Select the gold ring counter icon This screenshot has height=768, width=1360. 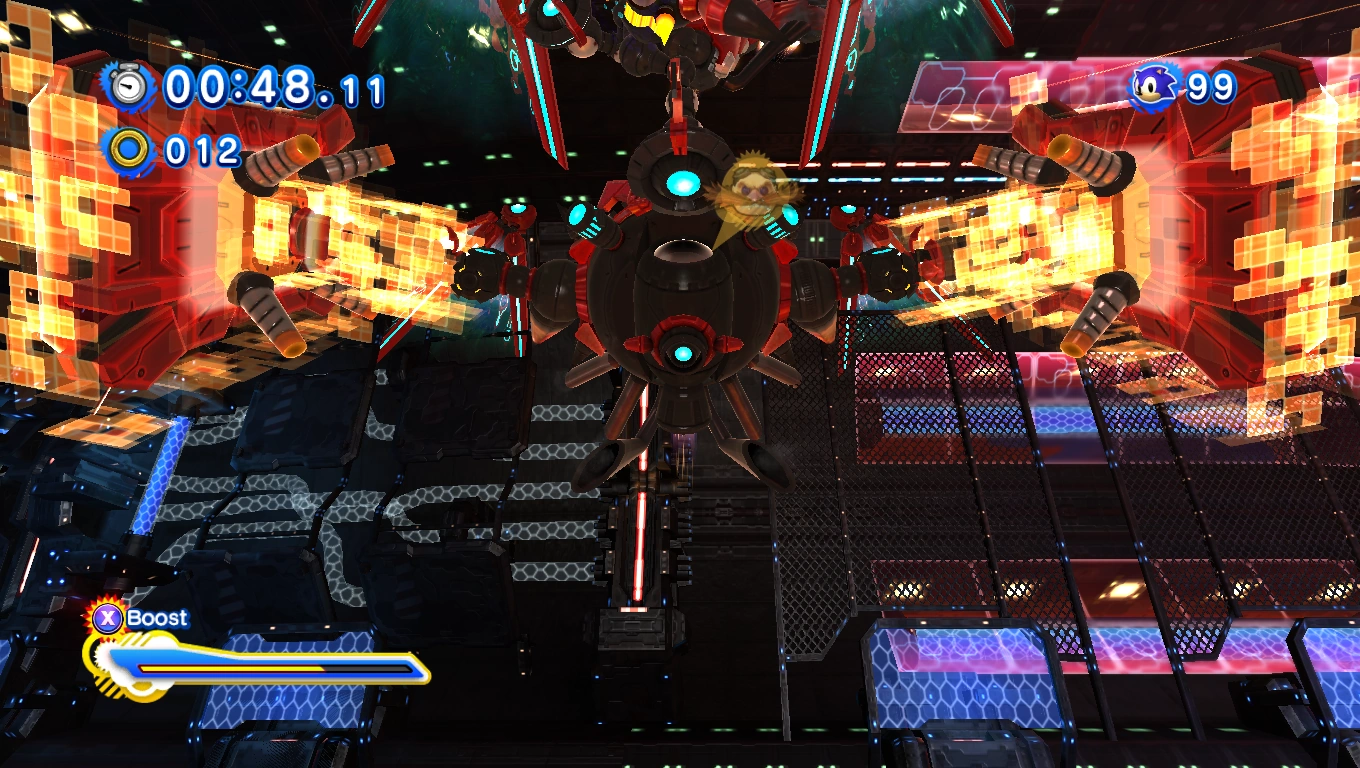(x=130, y=151)
